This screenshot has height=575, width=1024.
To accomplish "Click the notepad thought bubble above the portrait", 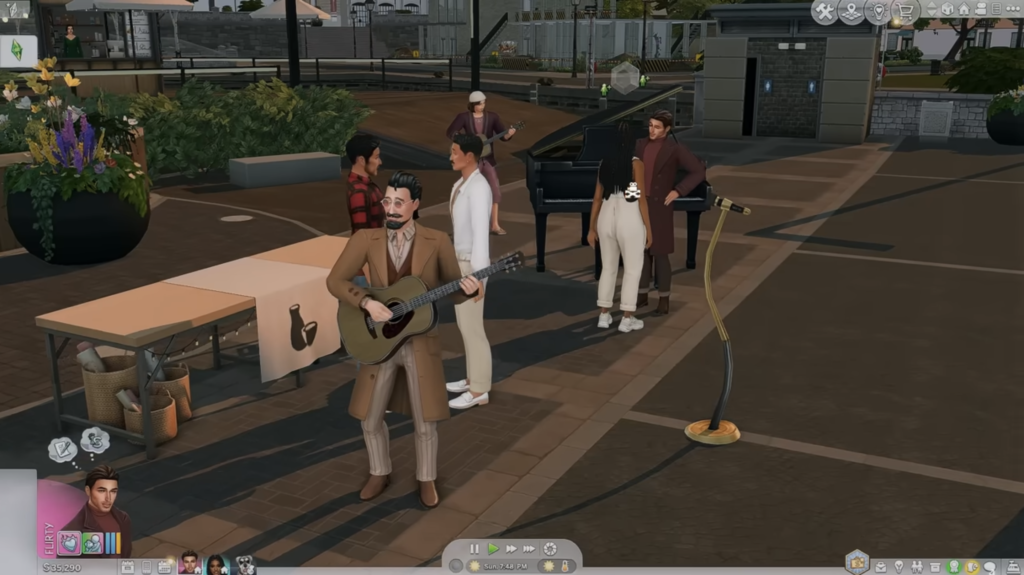I will [61, 450].
